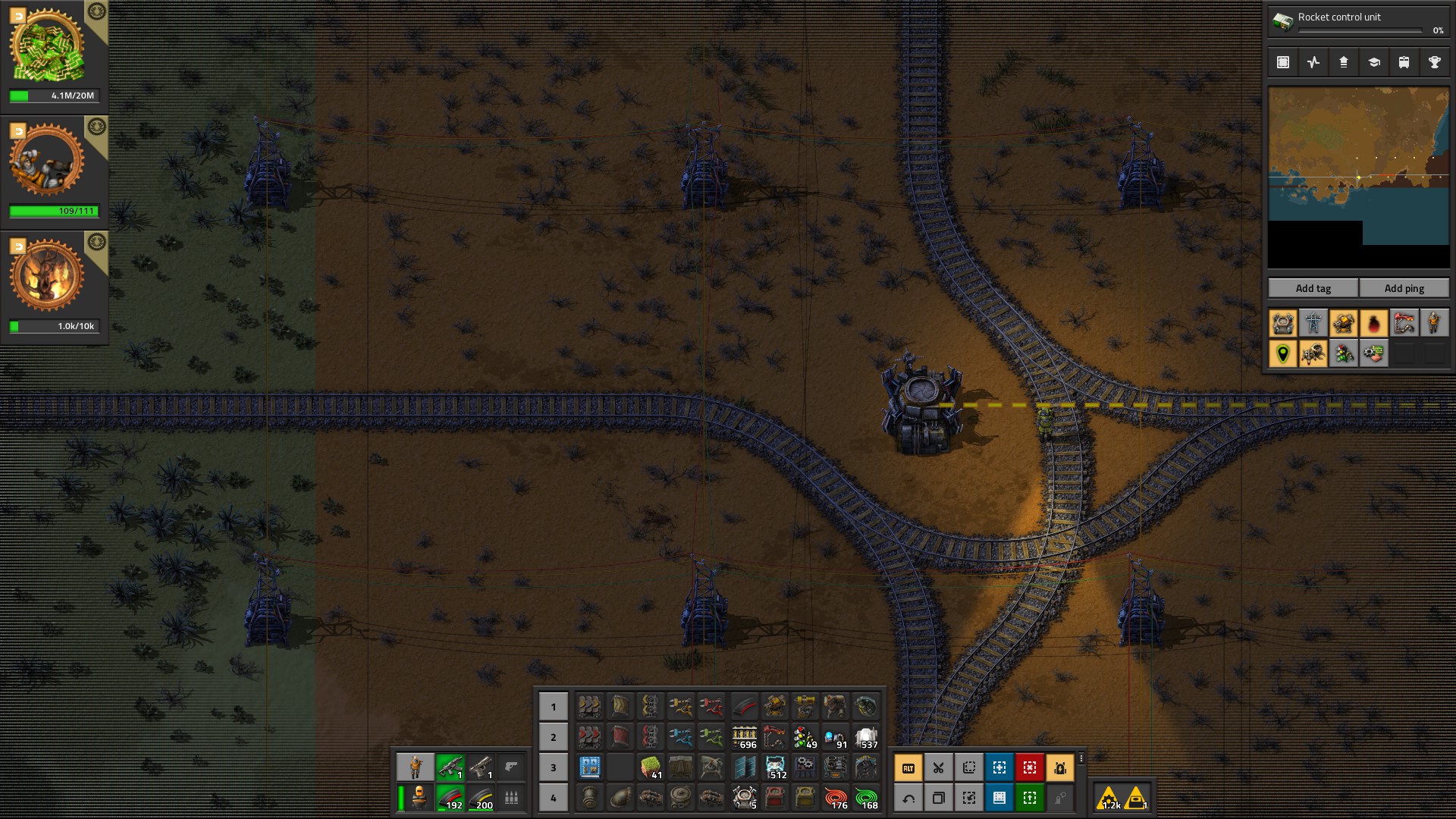Select the landfill stack of 41

pyautogui.click(x=651, y=767)
